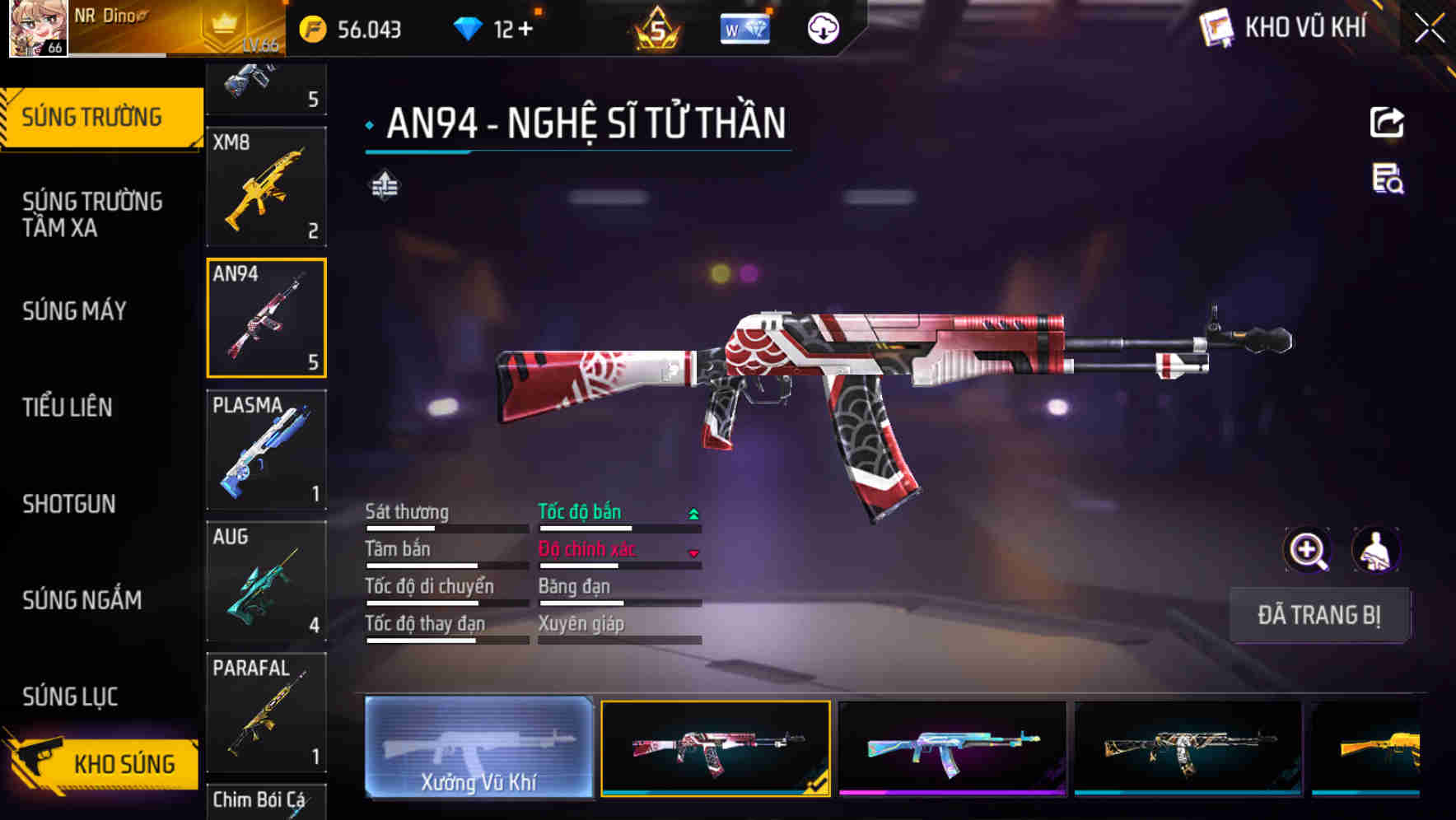
Task: Share the weapon skin
Action: pos(1387,123)
